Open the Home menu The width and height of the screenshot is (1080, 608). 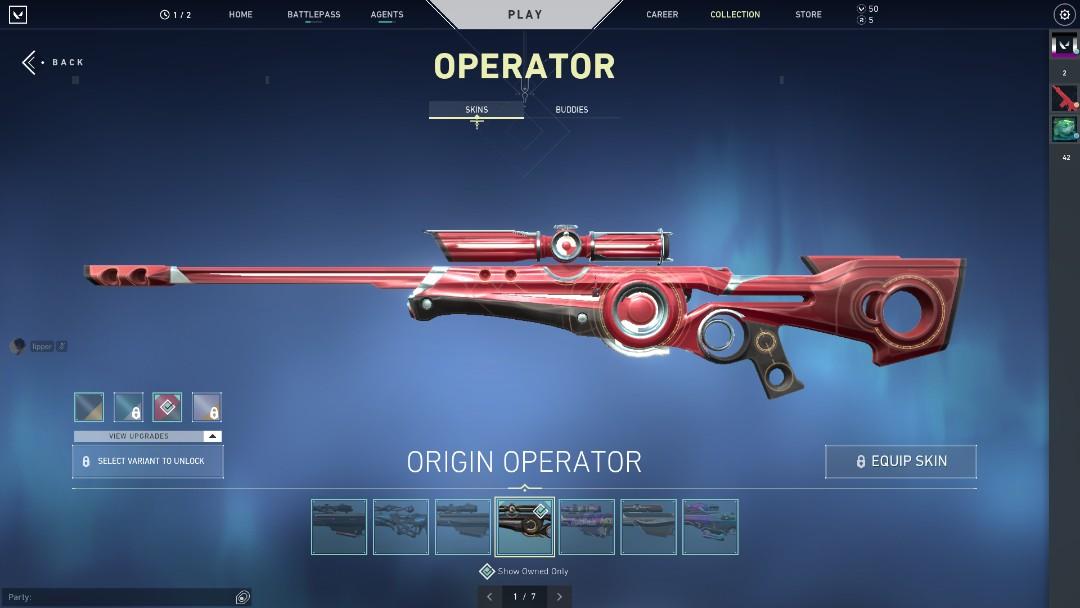(x=240, y=15)
